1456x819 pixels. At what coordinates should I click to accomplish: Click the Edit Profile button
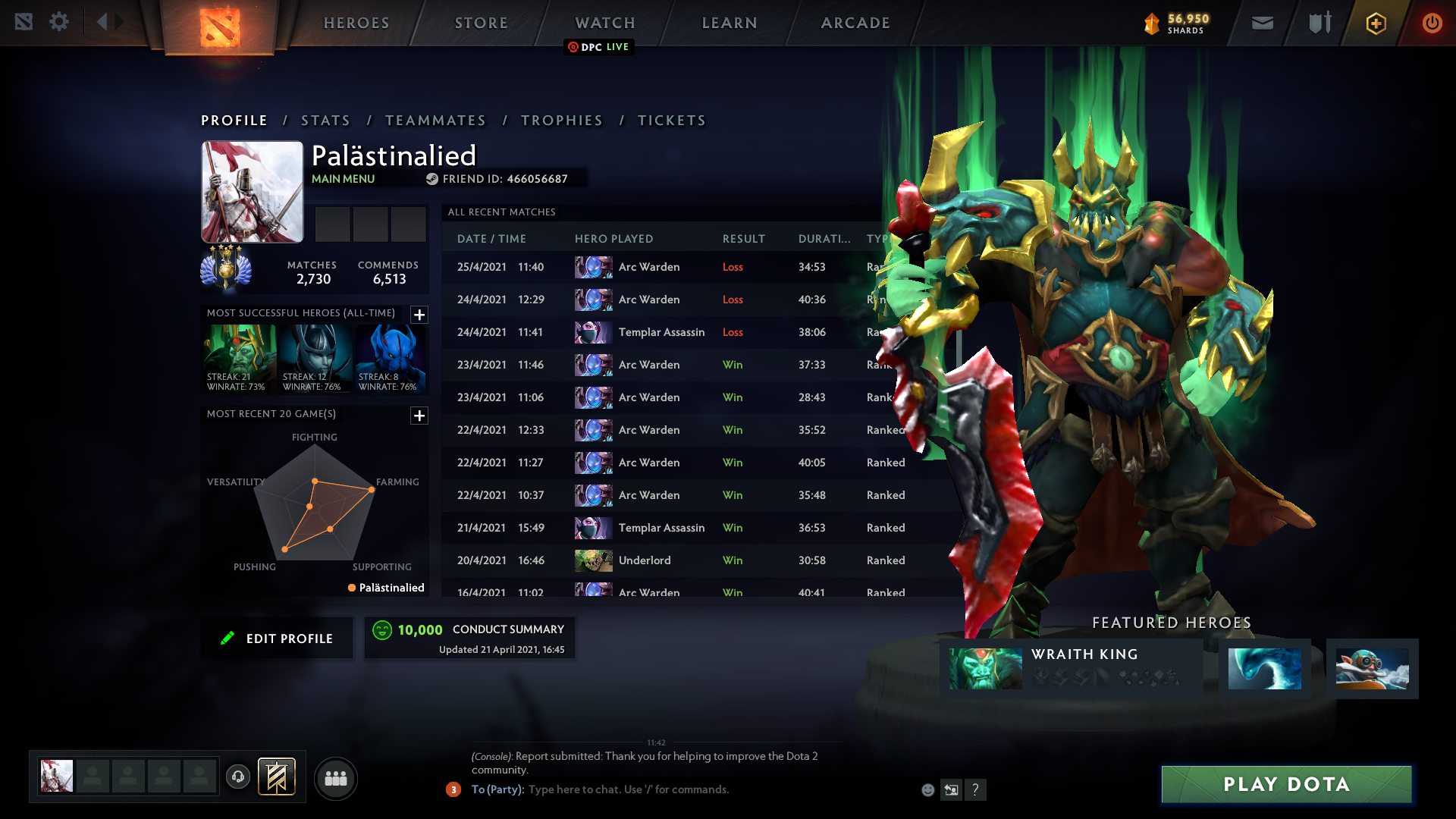[x=278, y=639]
